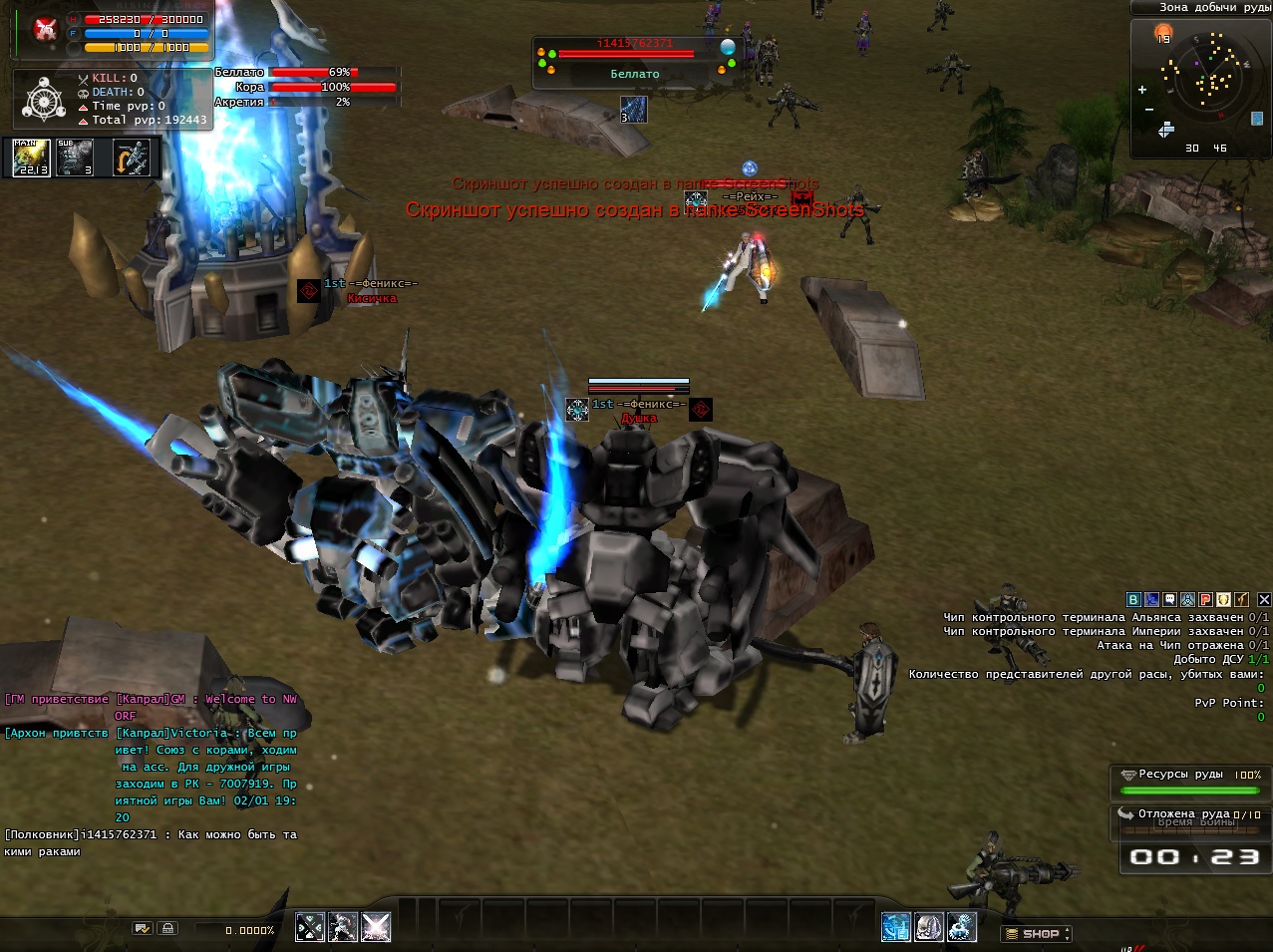Open the chat bubble icon above tracker
The image size is (1273, 952).
(x=1169, y=599)
